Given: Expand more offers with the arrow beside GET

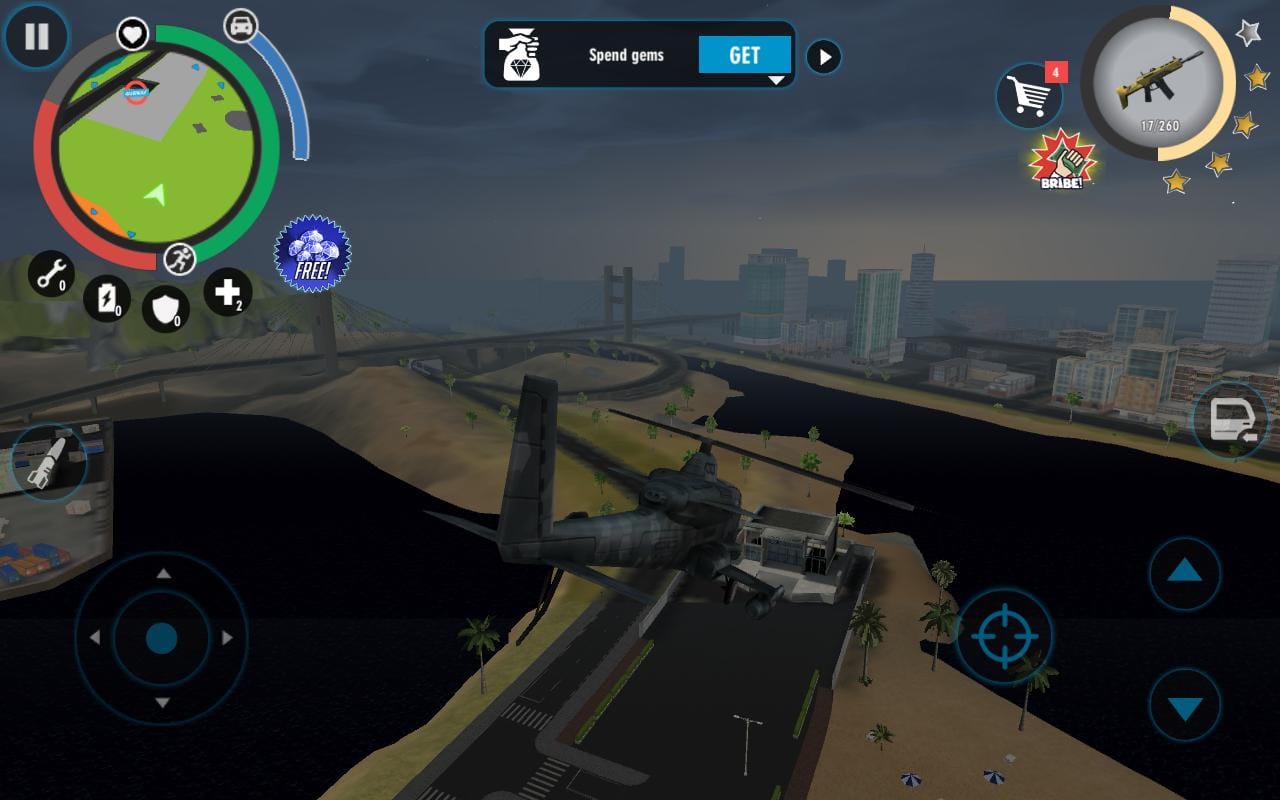Looking at the screenshot, I should click(x=823, y=56).
